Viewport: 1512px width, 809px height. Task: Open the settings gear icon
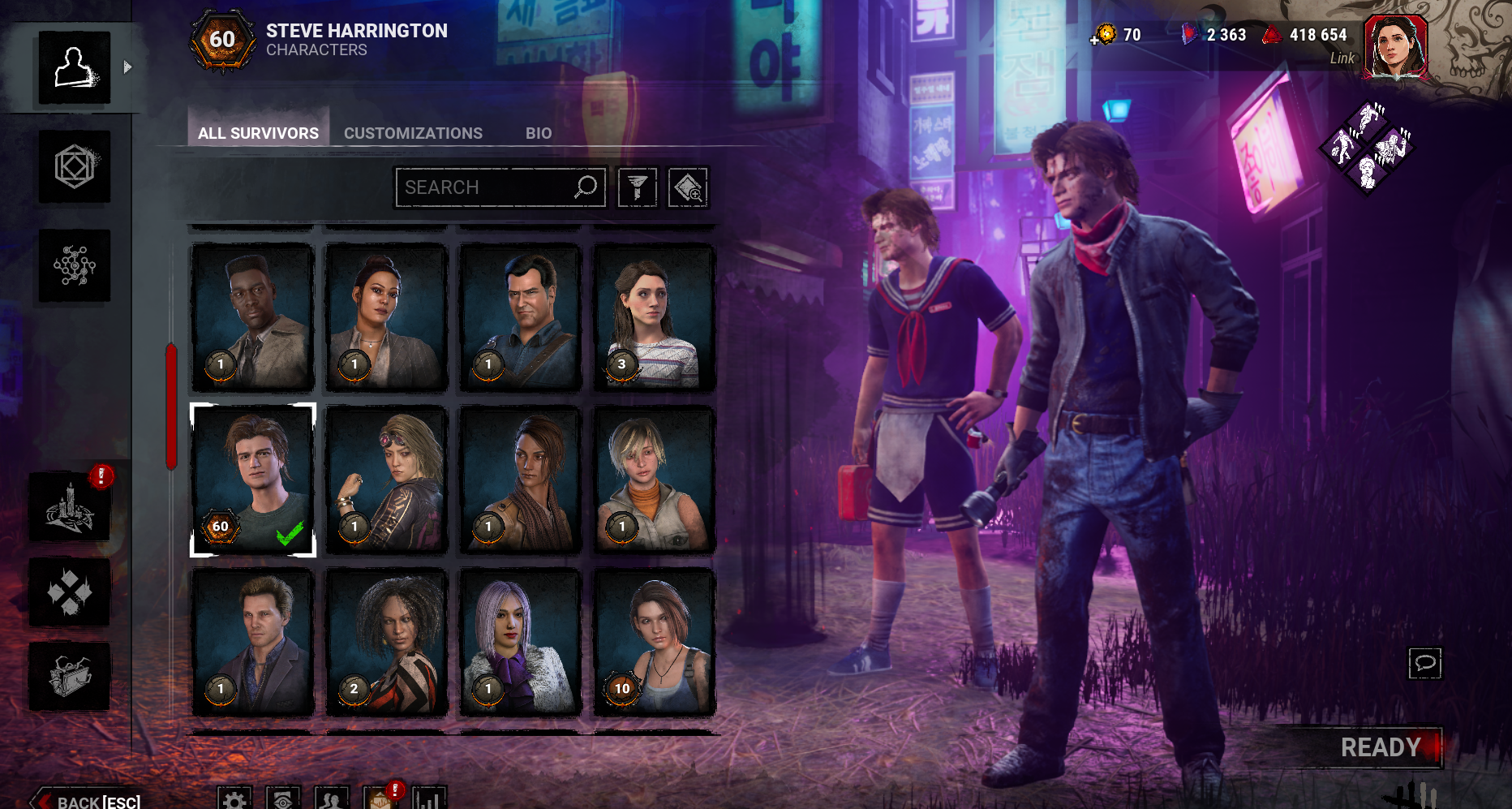(234, 800)
